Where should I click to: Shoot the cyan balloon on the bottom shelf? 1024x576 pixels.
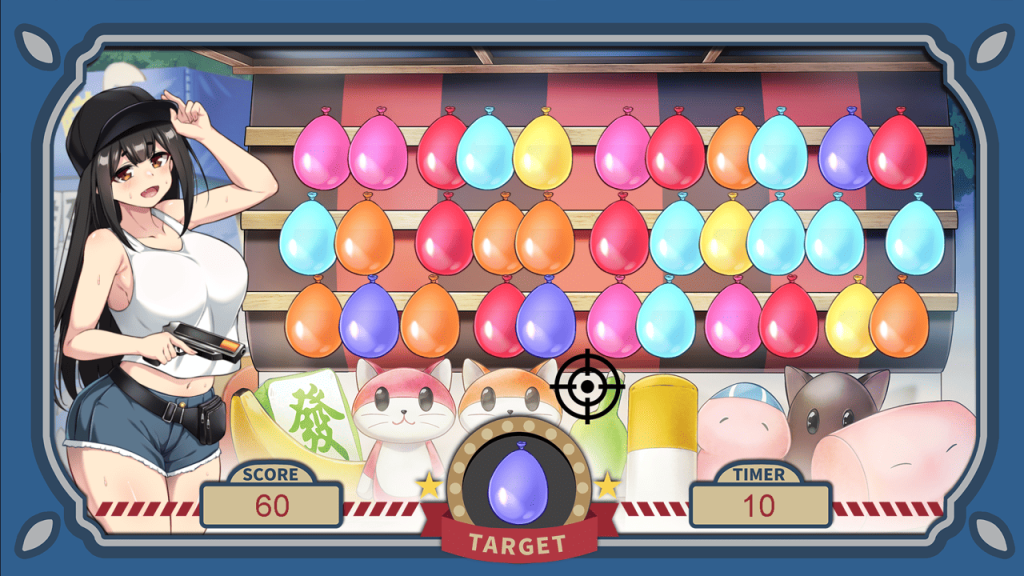coord(666,318)
